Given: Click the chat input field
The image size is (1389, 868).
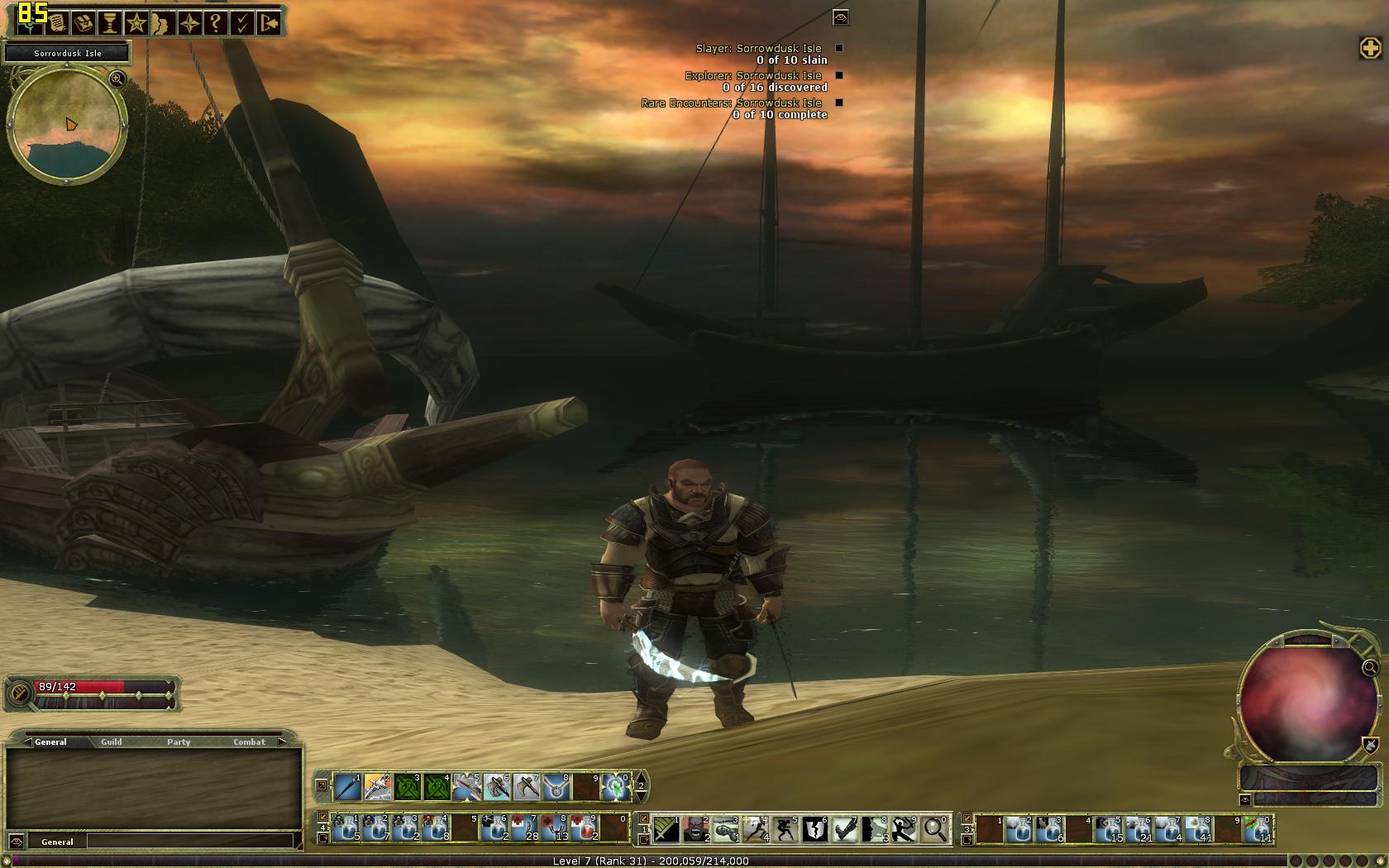Looking at the screenshot, I should [x=190, y=842].
